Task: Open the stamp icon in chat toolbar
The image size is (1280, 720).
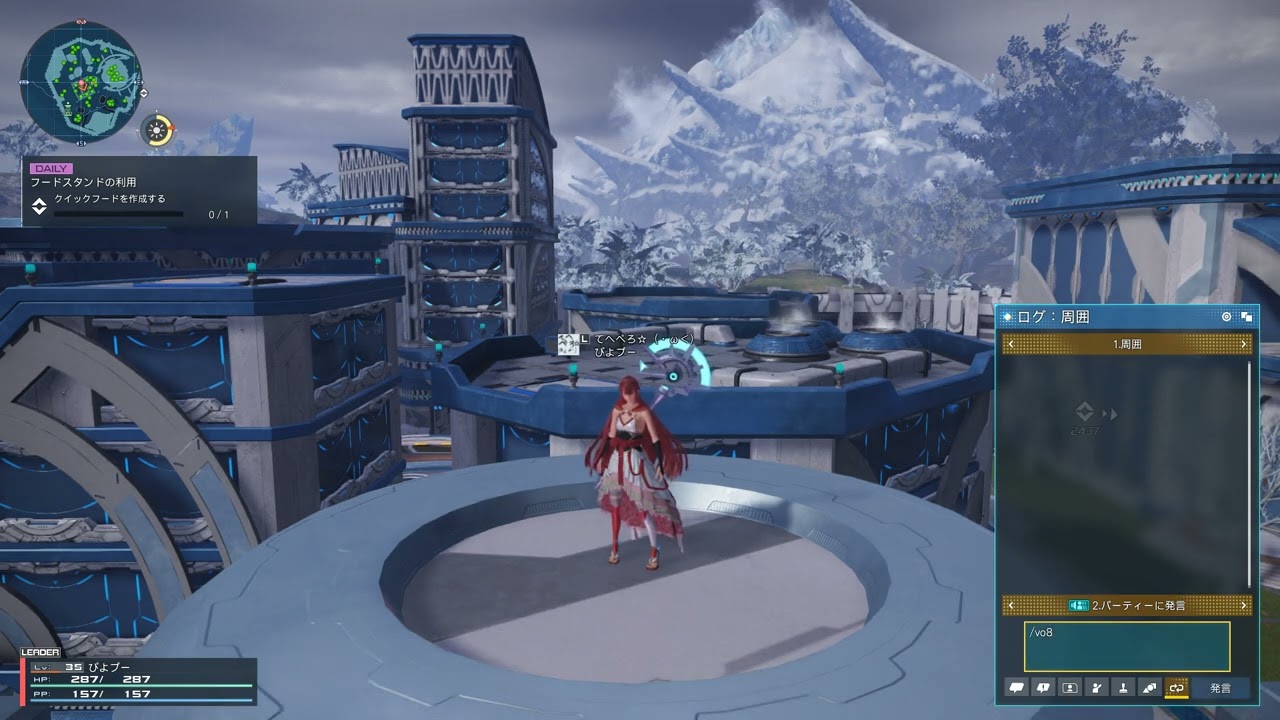Action: pyautogui.click(x=1123, y=688)
